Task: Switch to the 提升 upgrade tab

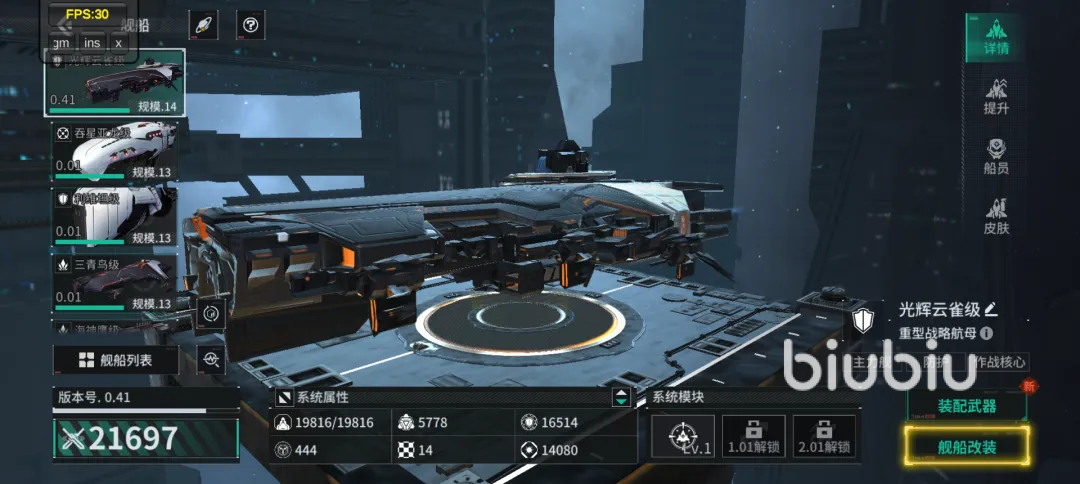Action: tap(995, 96)
